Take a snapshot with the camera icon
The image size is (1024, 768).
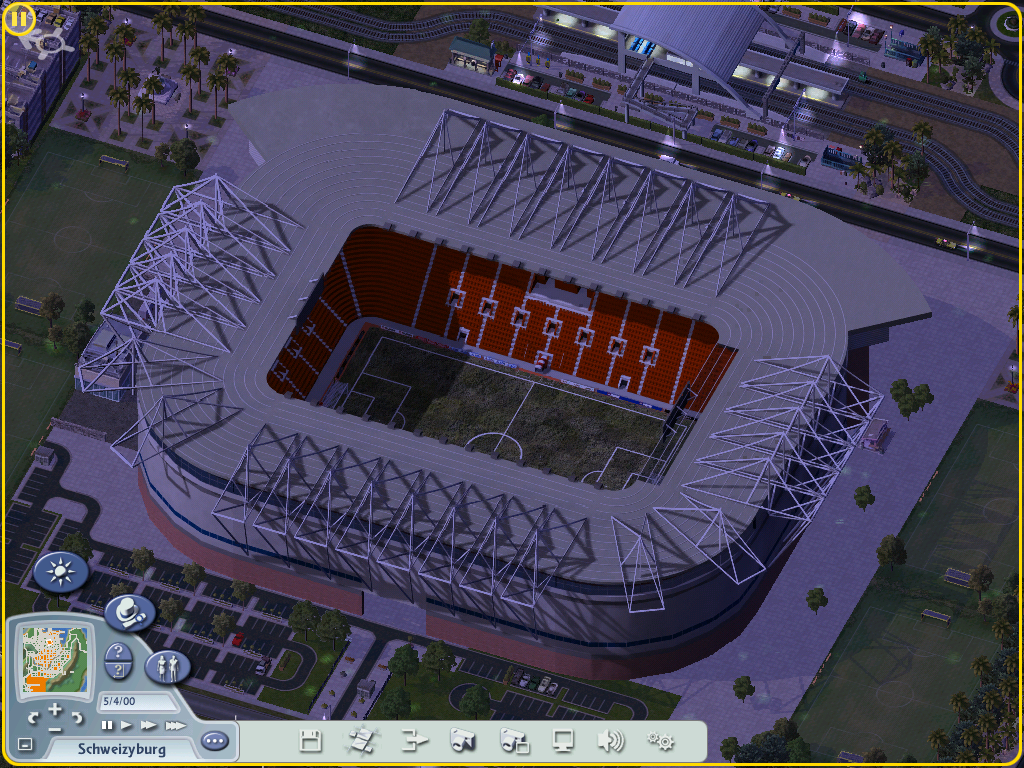pos(461,741)
